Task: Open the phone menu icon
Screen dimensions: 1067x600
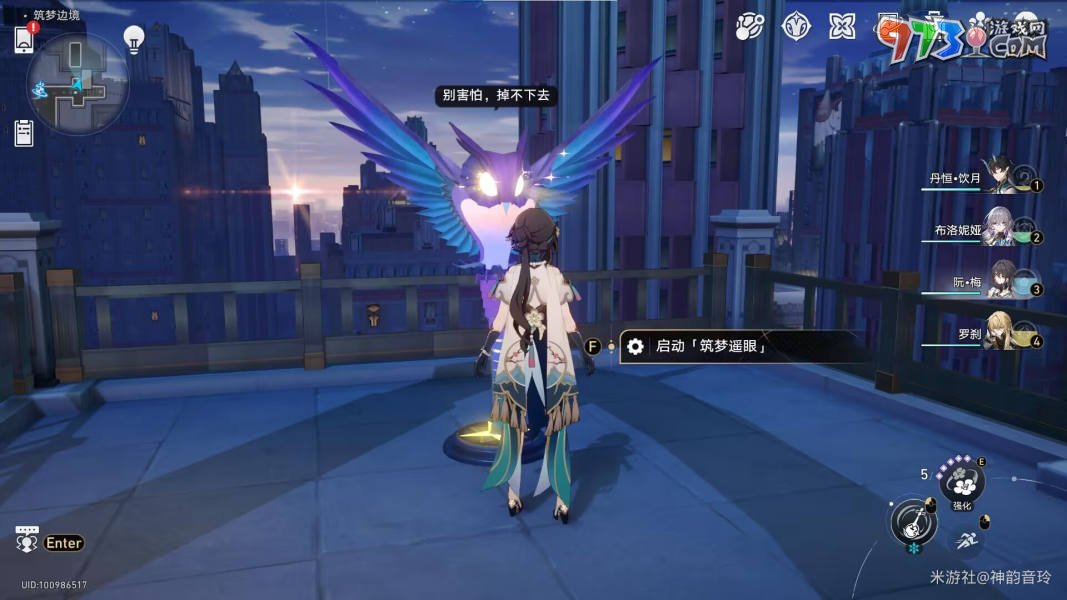Action: (25, 39)
